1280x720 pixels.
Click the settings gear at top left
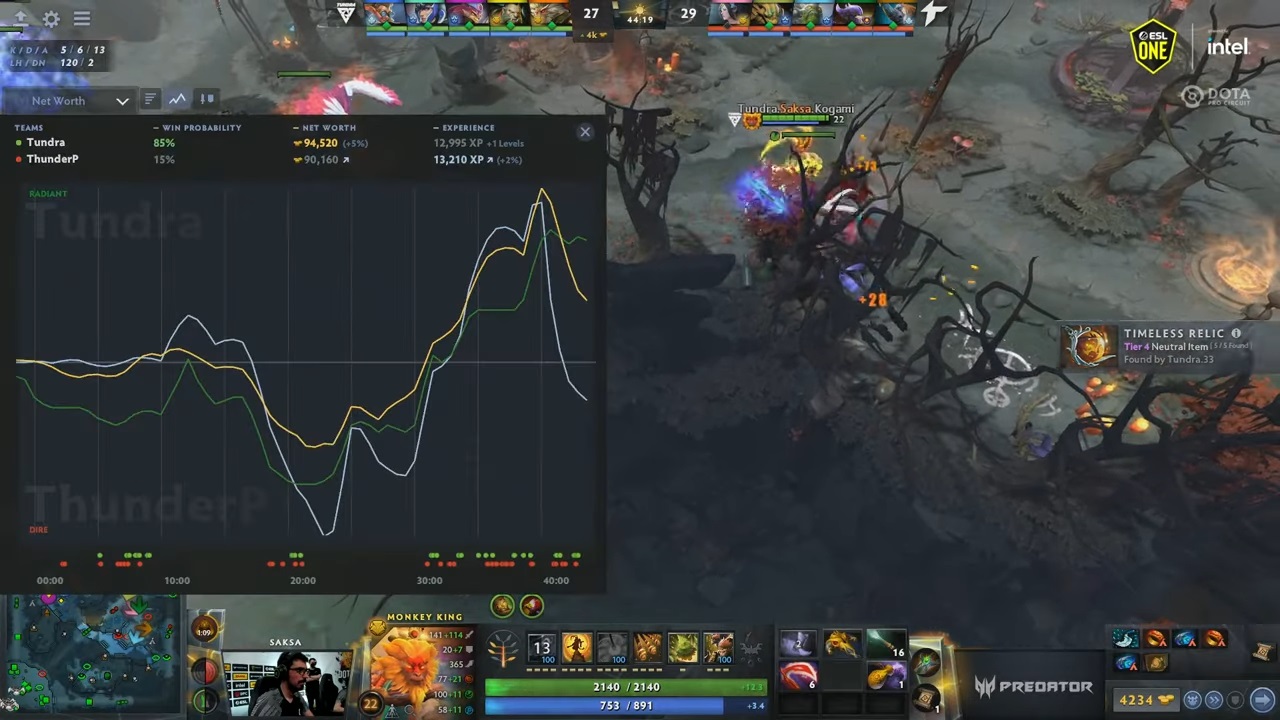51,19
